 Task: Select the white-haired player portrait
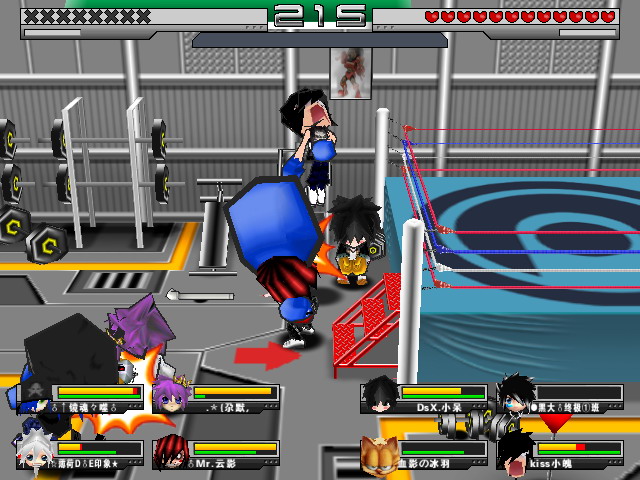point(35,453)
